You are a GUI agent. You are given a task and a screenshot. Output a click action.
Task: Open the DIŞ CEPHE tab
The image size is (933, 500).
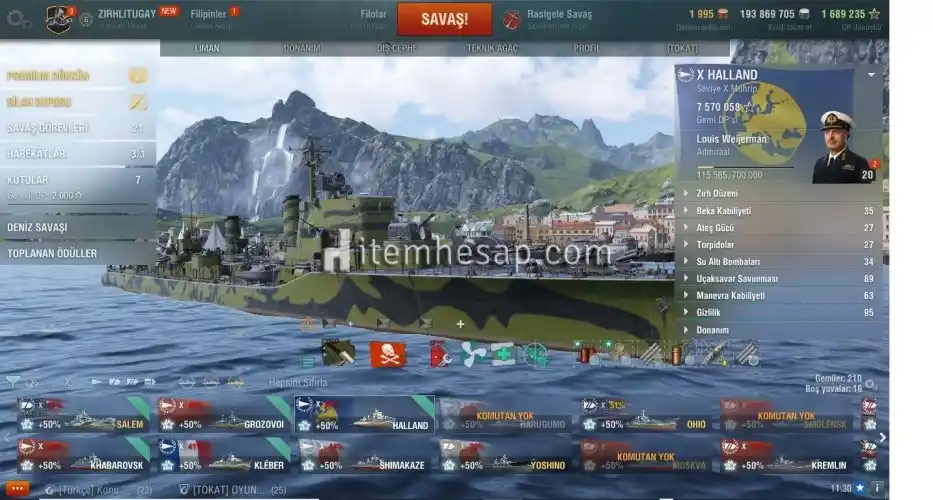pyautogui.click(x=397, y=48)
